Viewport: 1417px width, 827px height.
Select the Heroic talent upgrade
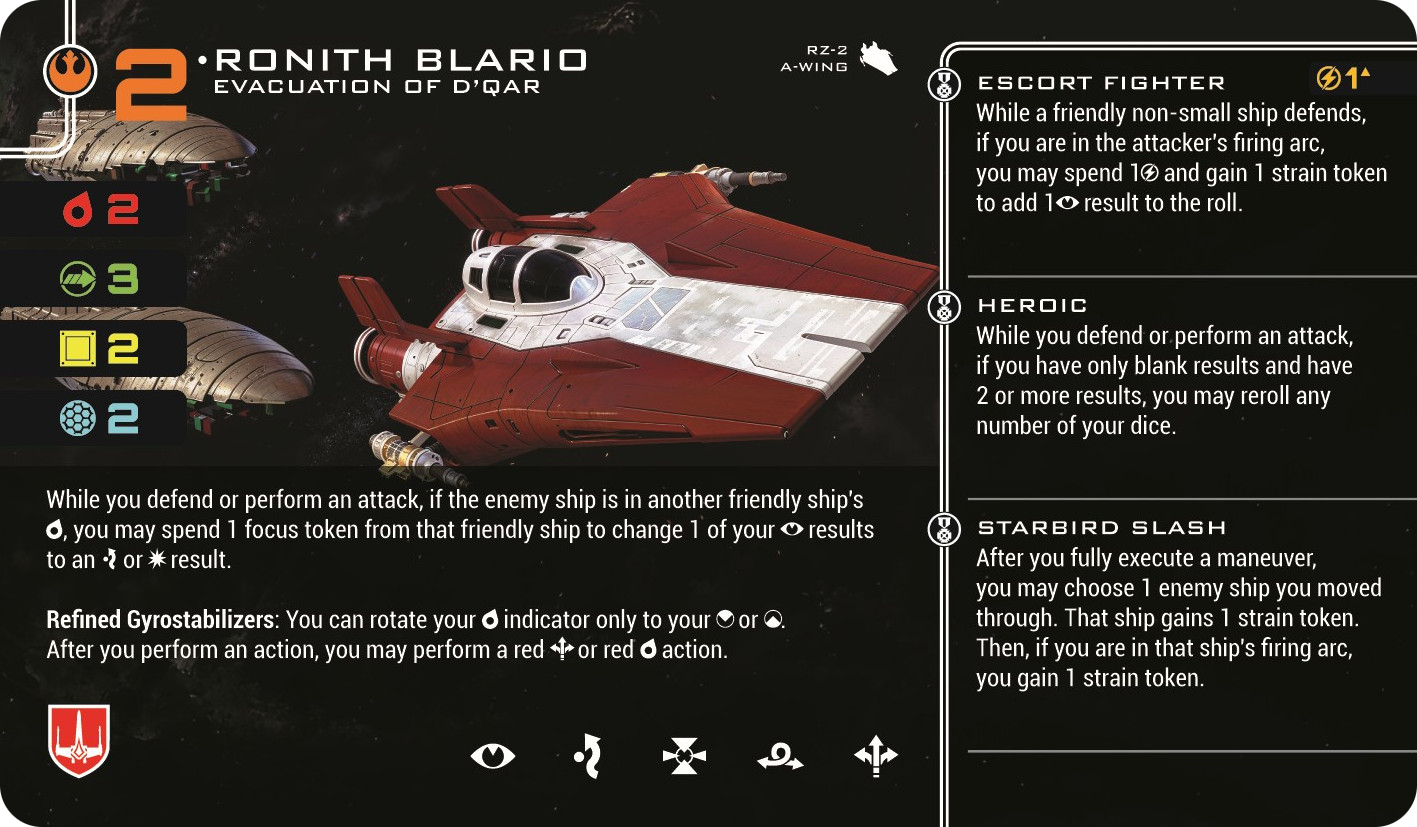pyautogui.click(x=1032, y=305)
